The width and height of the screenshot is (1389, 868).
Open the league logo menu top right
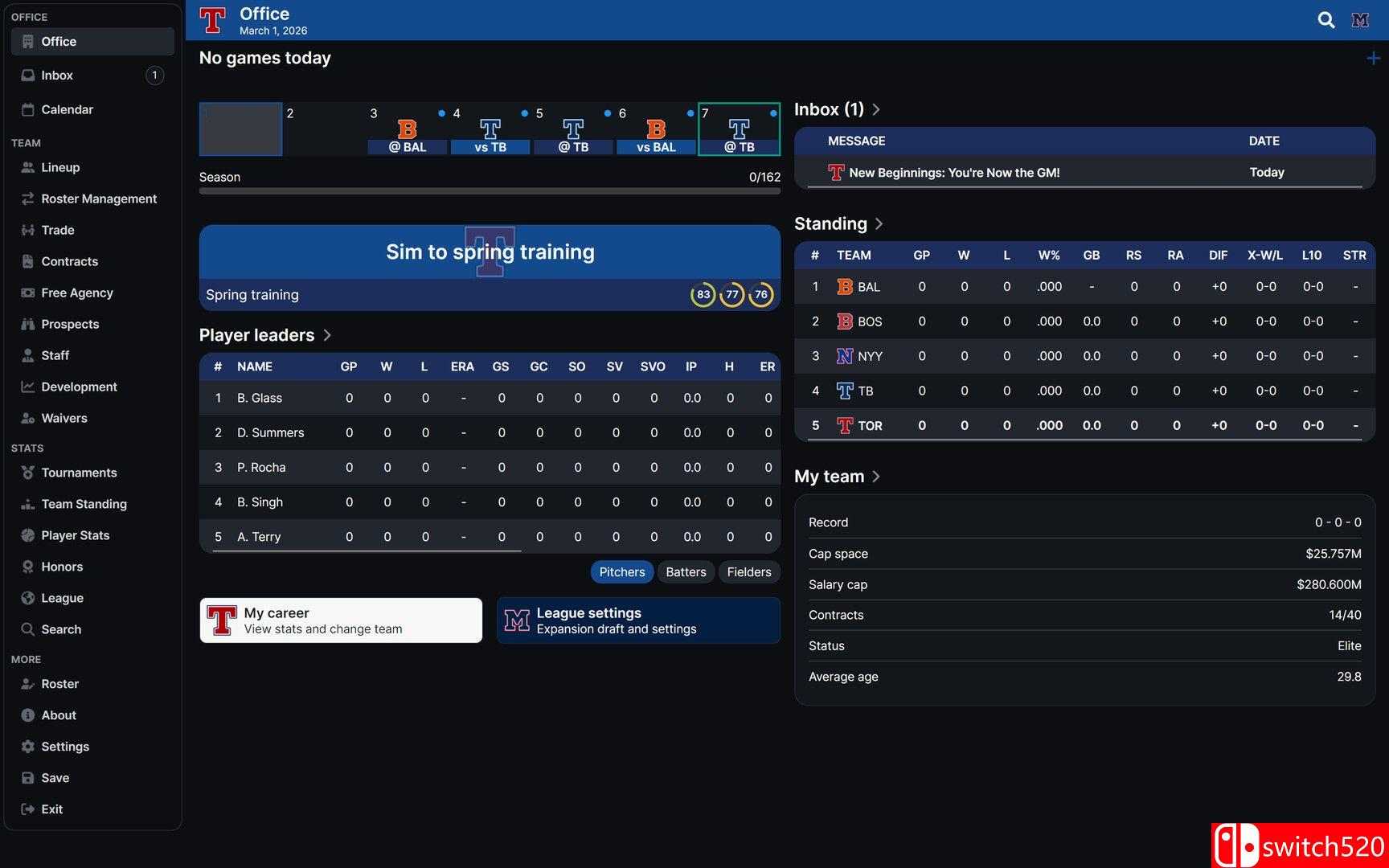(x=1360, y=20)
